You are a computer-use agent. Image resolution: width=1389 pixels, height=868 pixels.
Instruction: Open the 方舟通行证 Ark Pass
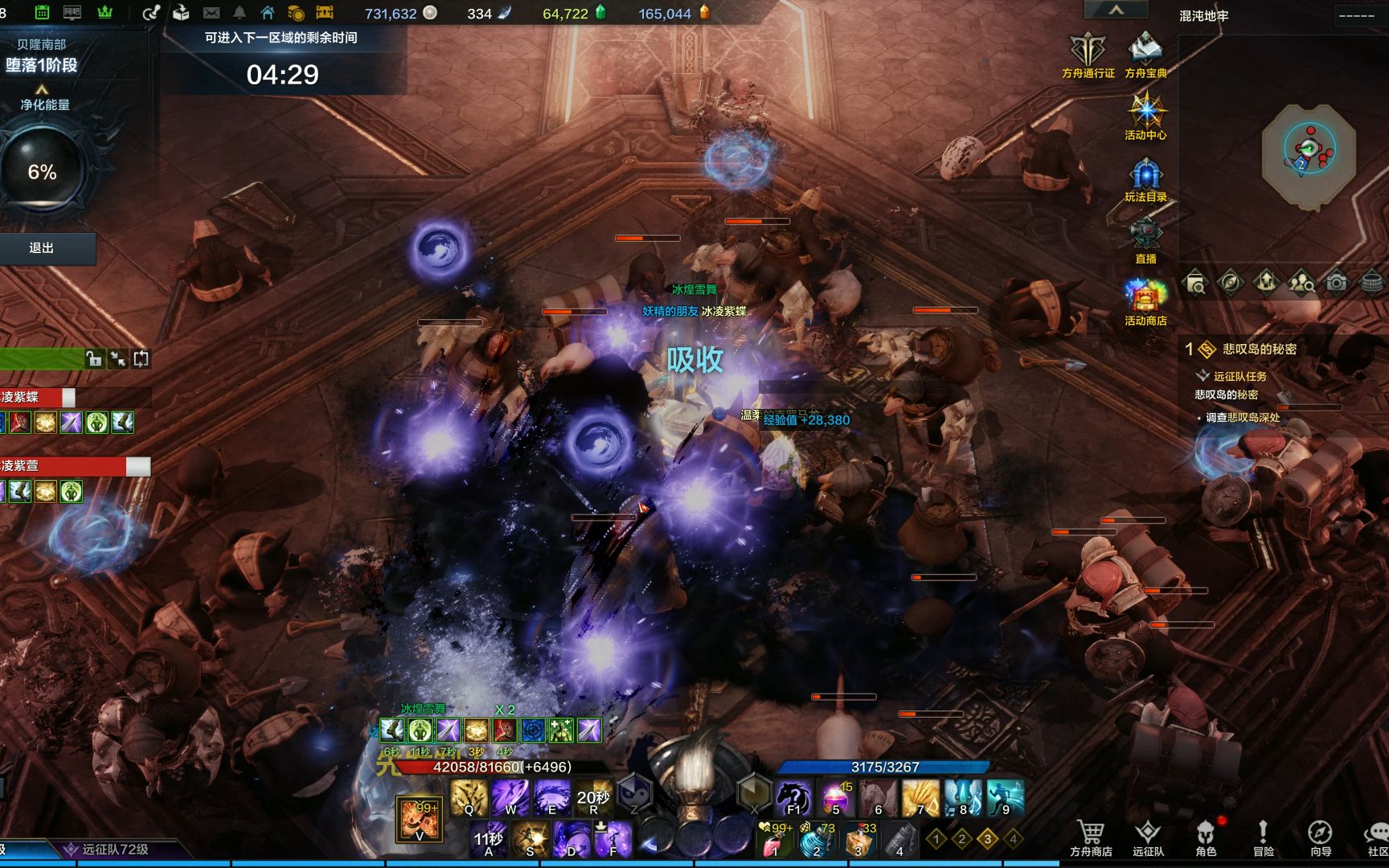coord(1088,53)
